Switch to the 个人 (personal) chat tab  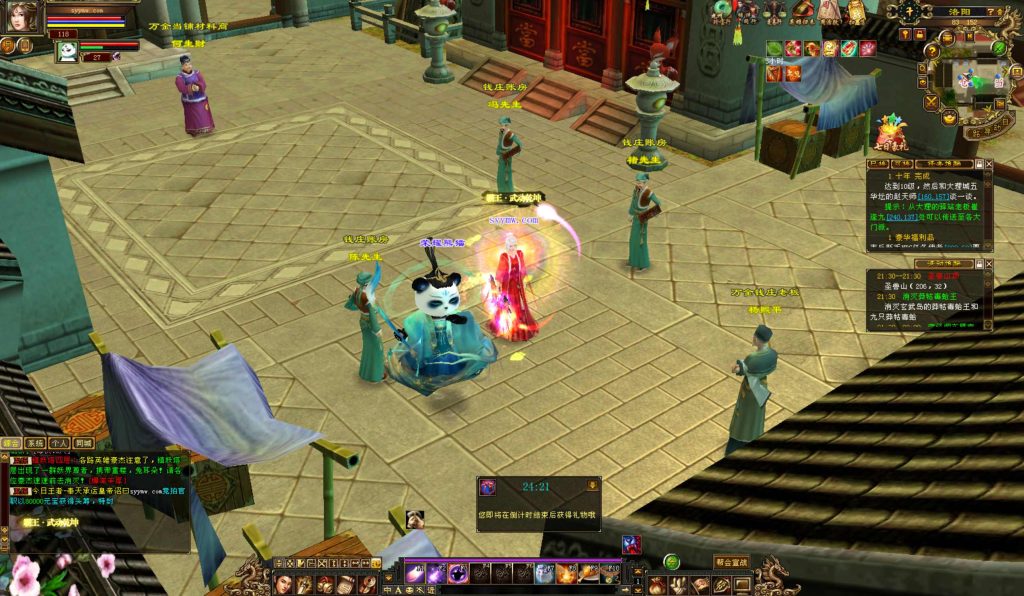(59, 442)
